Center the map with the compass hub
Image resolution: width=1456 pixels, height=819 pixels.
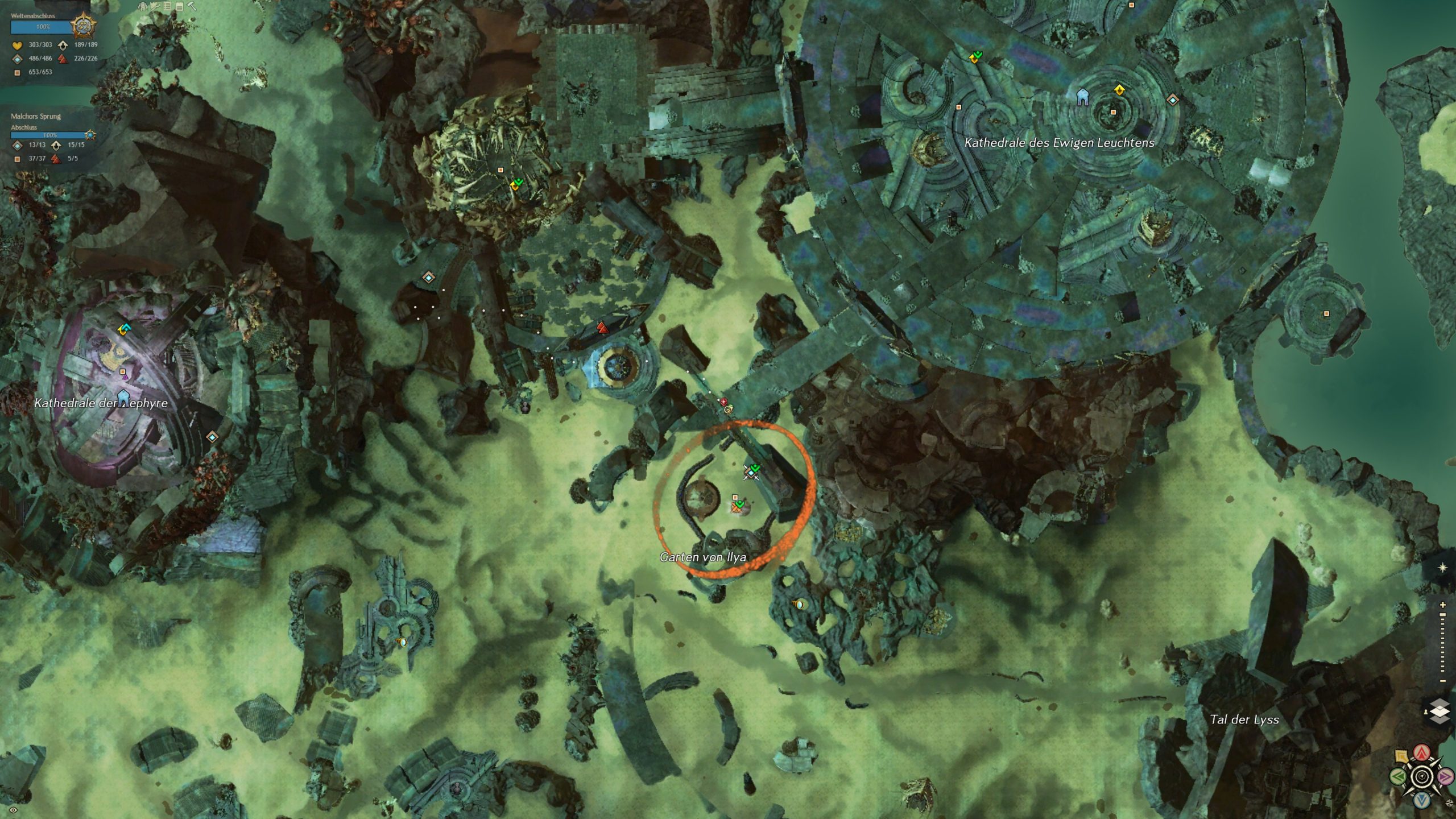point(1422,776)
